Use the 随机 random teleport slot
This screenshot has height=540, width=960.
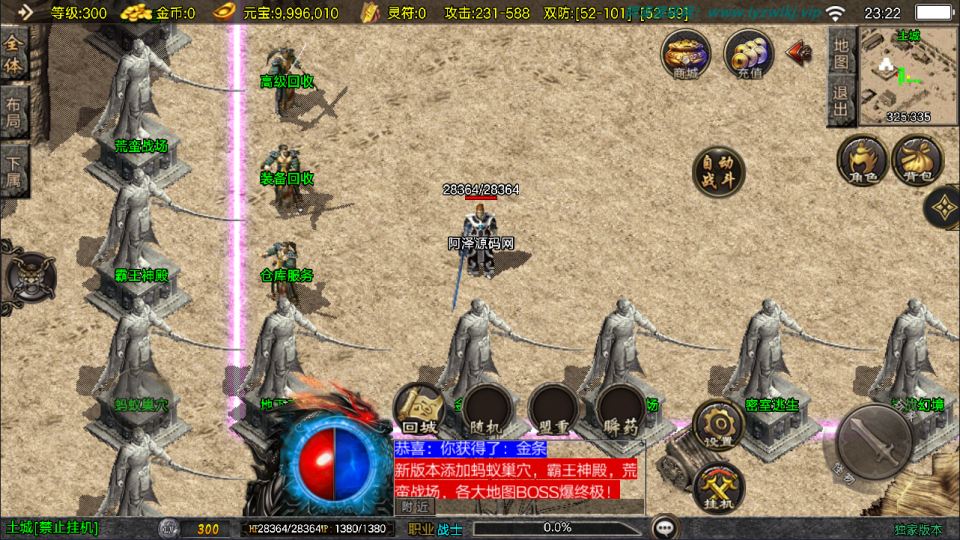tap(488, 410)
